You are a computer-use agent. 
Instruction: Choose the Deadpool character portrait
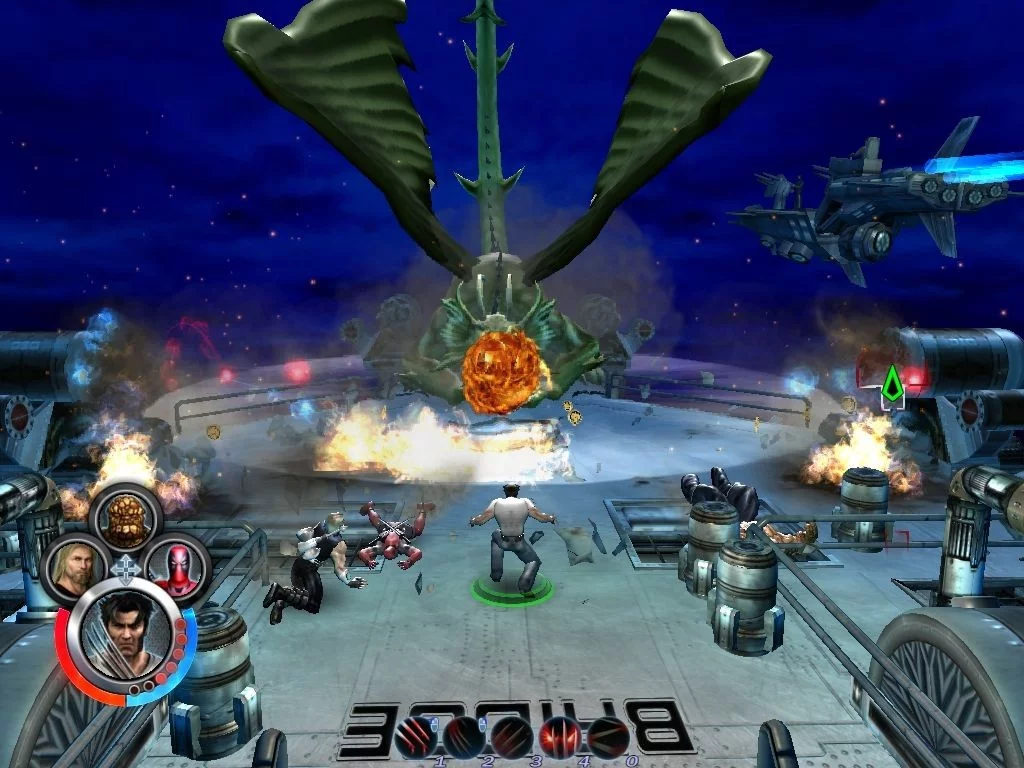177,567
